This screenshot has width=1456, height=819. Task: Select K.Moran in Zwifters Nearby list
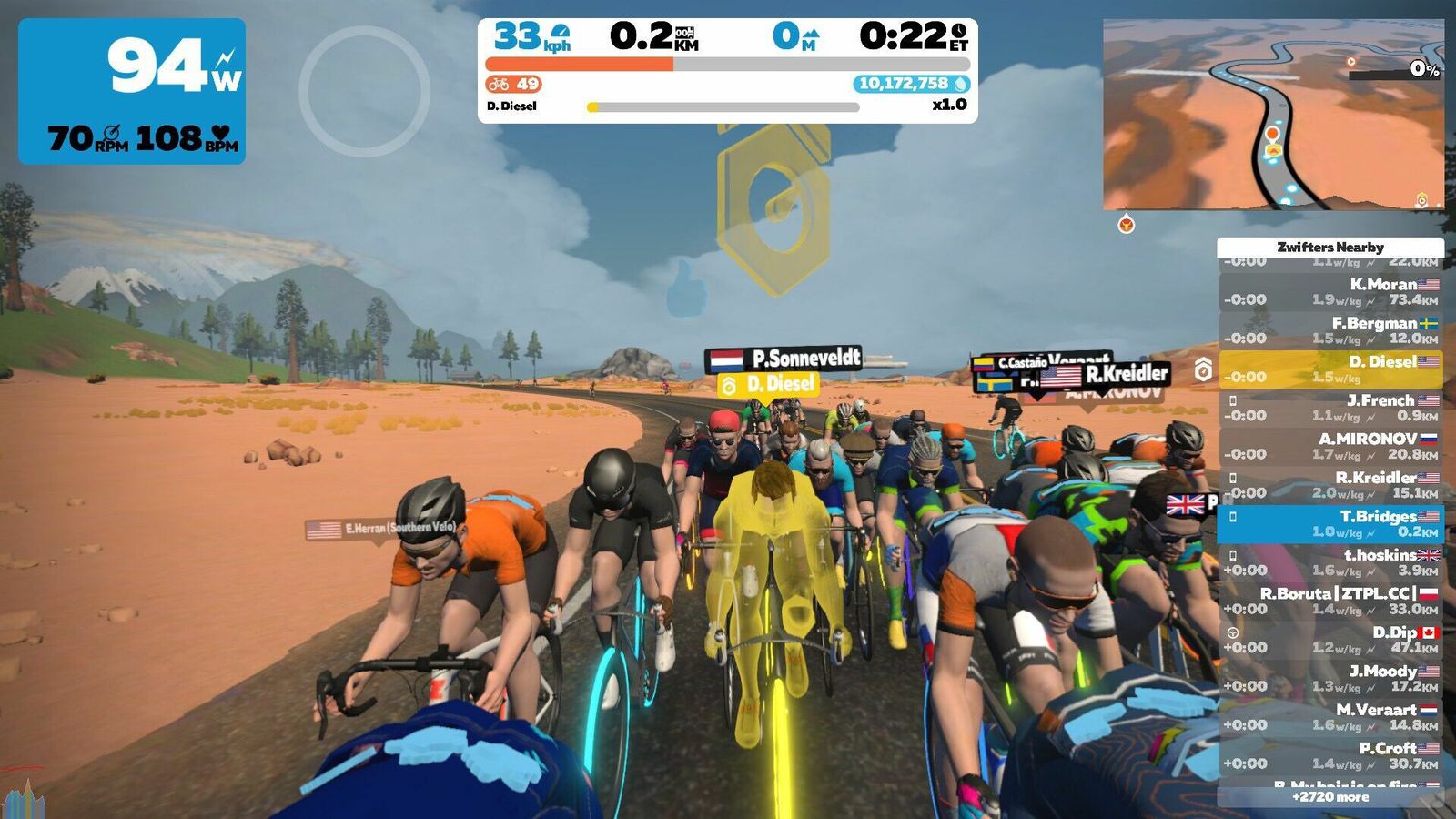[x=1330, y=292]
